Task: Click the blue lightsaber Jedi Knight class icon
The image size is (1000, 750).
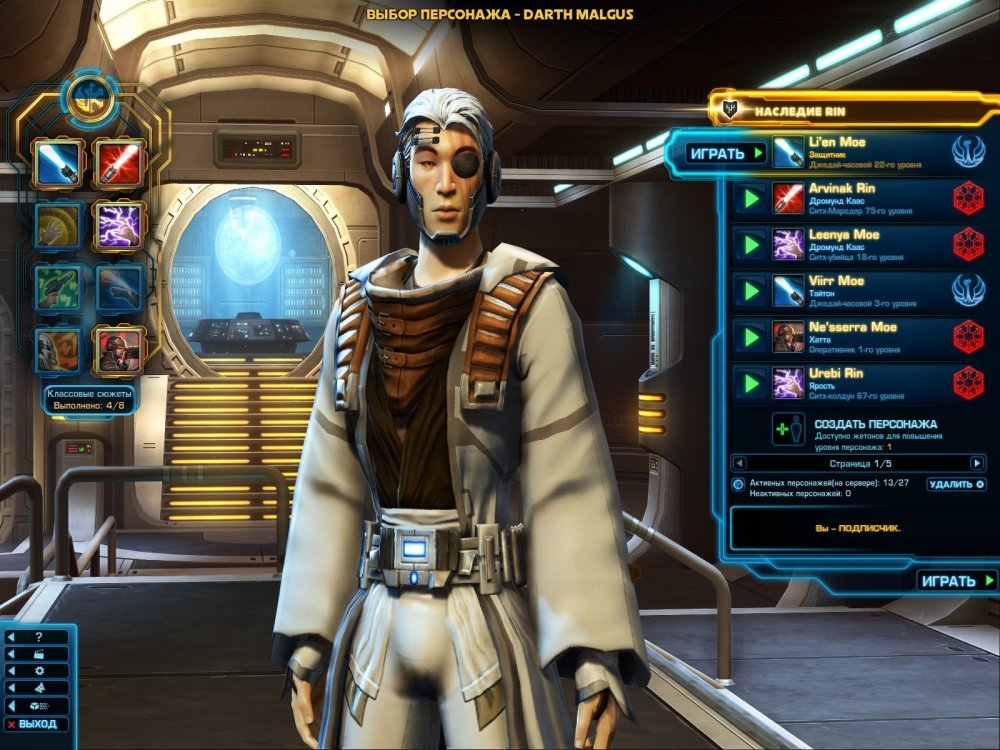Action: click(x=57, y=162)
